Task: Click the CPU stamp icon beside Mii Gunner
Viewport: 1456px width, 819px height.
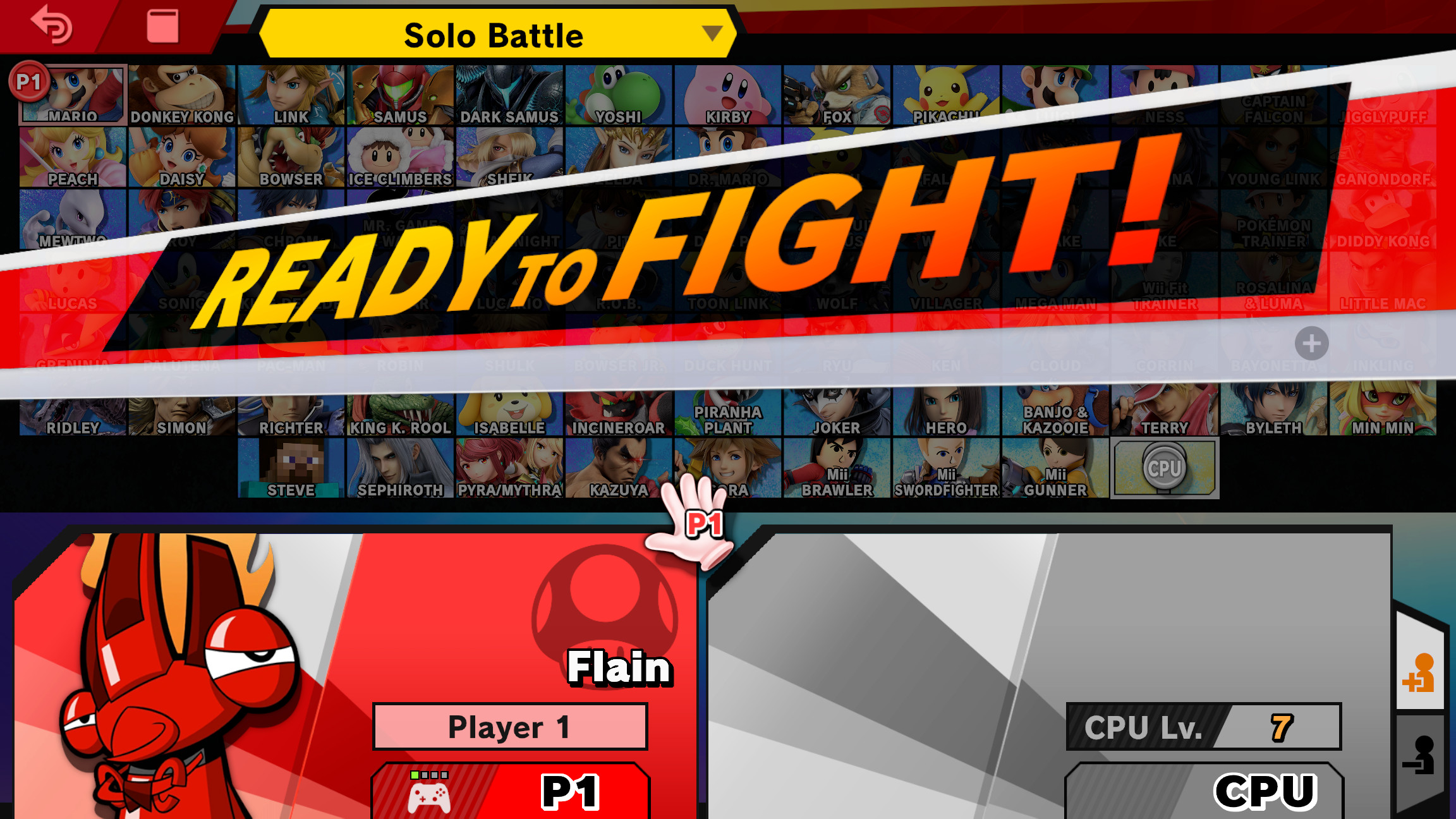Action: coord(1165,468)
